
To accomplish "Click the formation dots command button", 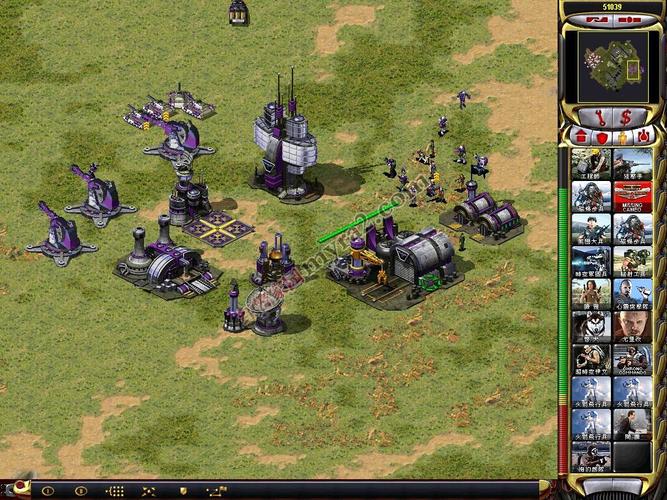I will click(x=115, y=491).
